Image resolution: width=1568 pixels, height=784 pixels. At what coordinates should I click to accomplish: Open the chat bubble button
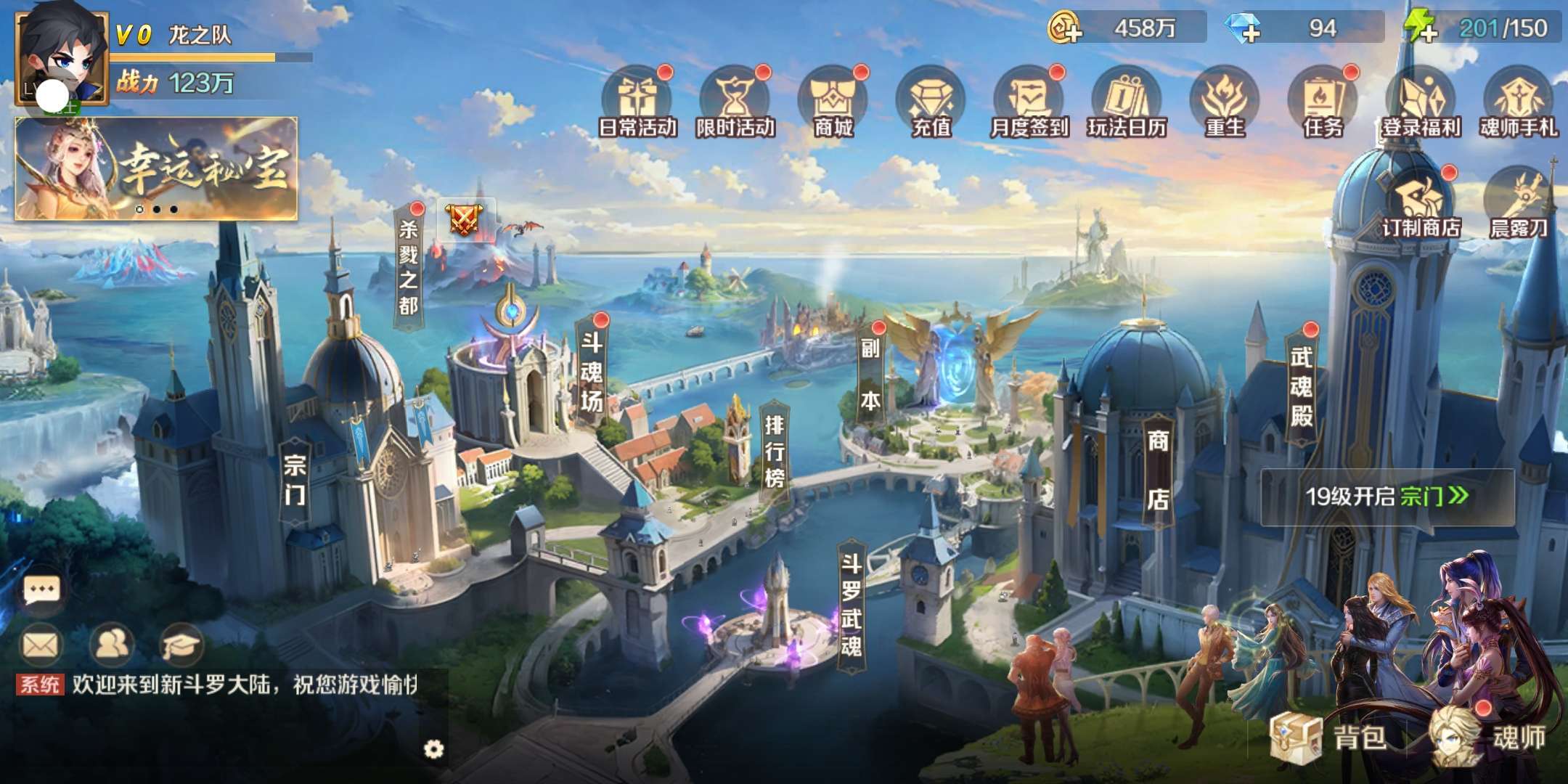(x=41, y=589)
